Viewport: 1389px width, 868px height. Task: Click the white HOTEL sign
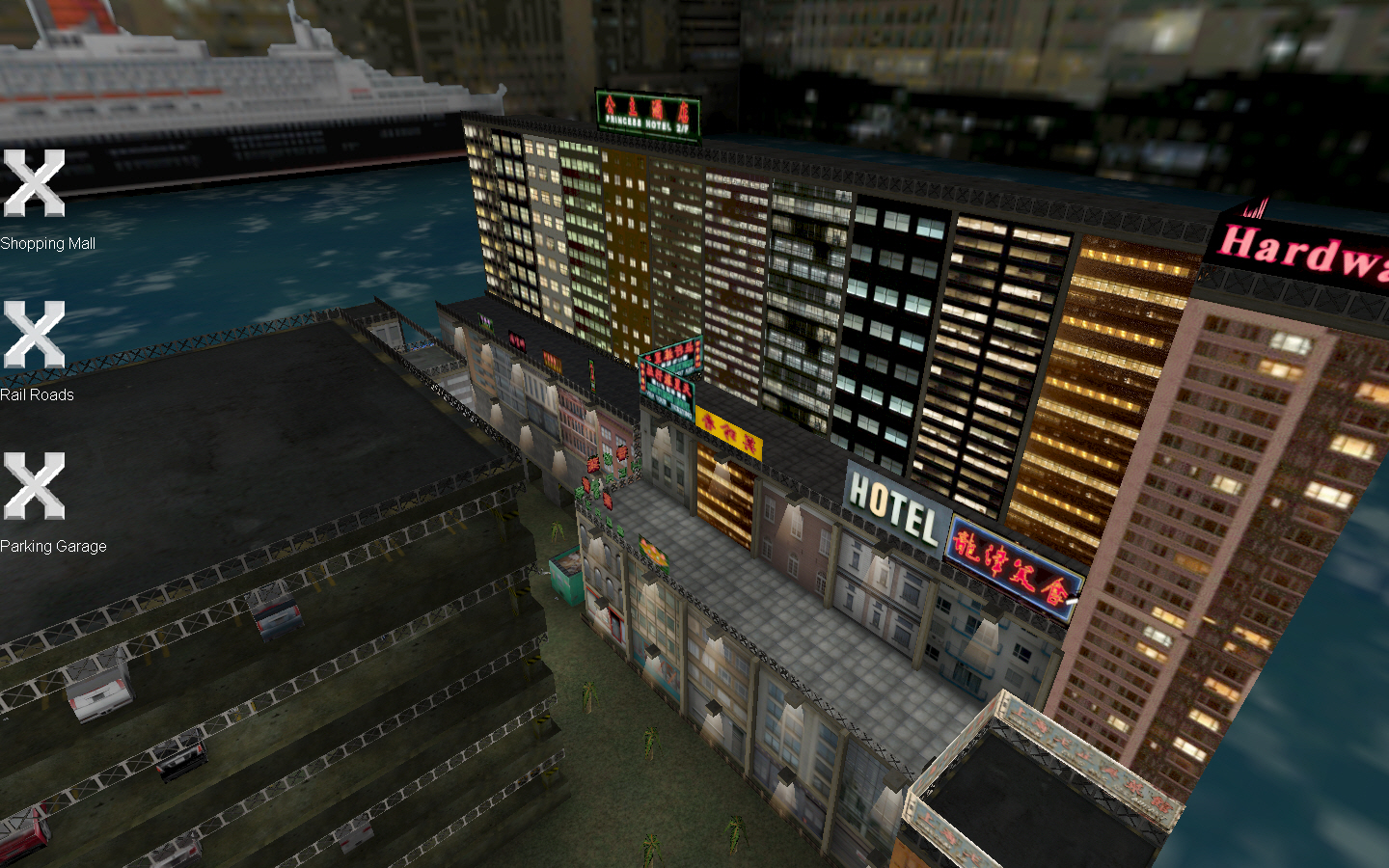tap(892, 503)
